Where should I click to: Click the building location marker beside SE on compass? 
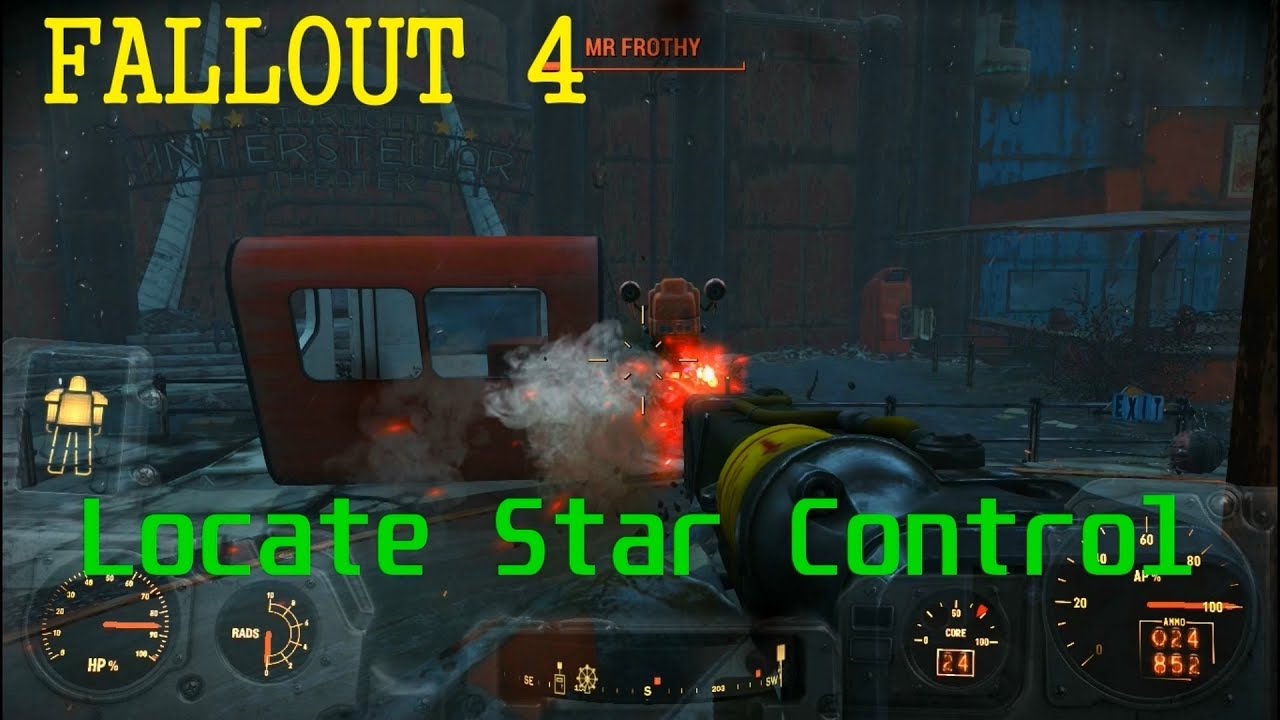pos(559,683)
